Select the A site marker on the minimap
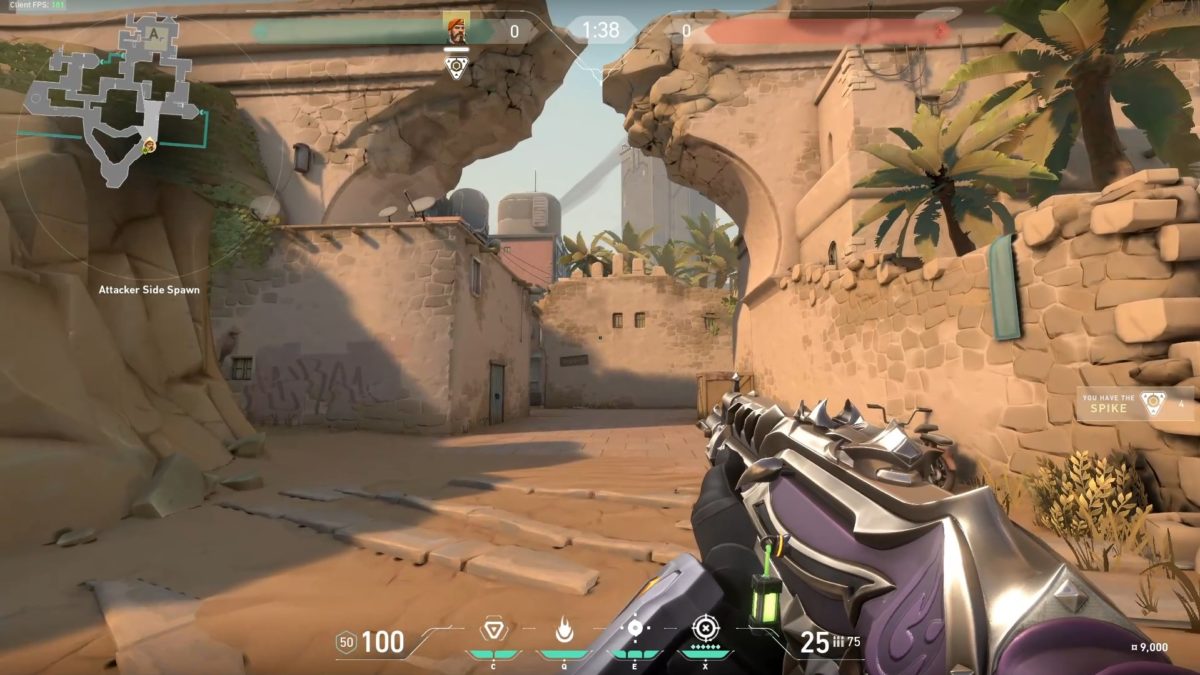Viewport: 1200px width, 675px height. click(155, 31)
